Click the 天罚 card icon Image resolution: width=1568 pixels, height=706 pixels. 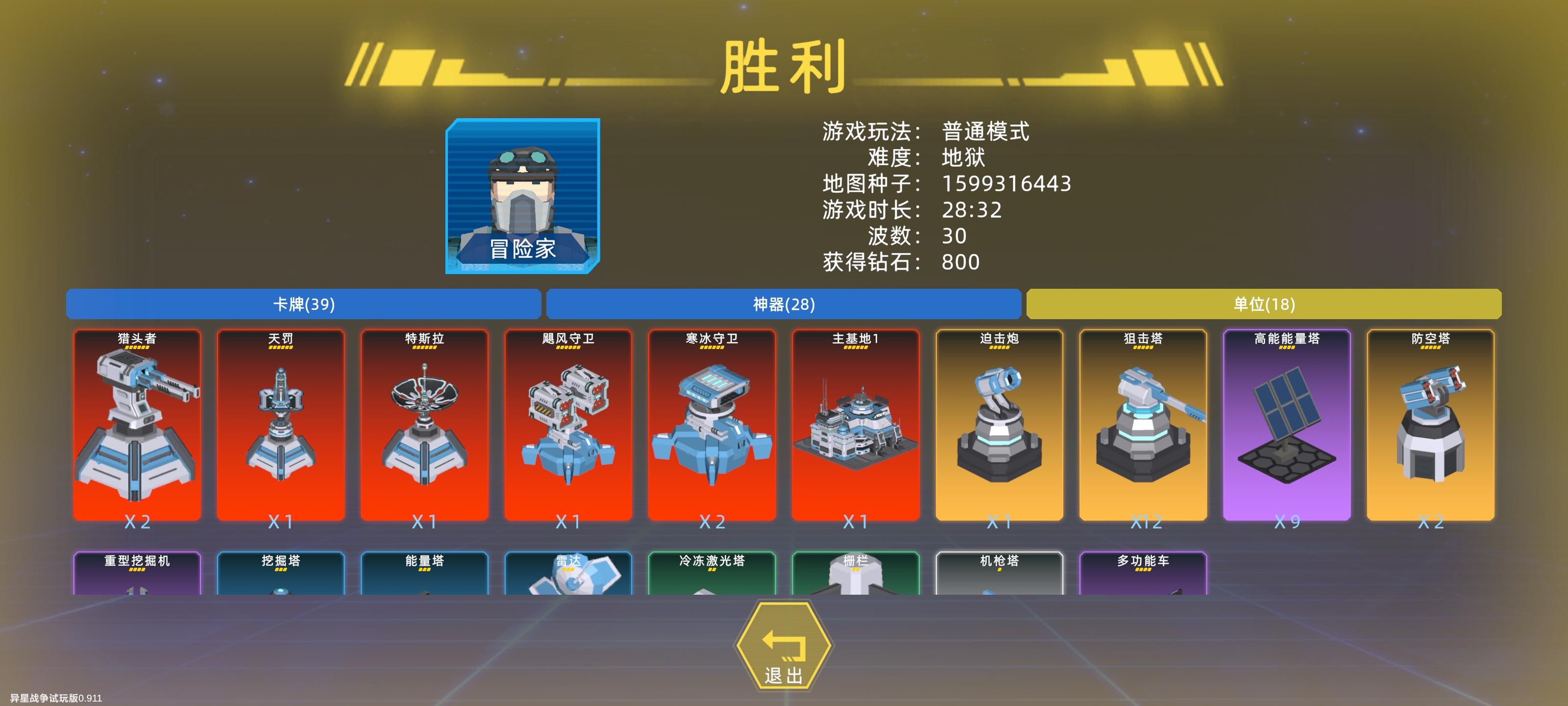(281, 427)
